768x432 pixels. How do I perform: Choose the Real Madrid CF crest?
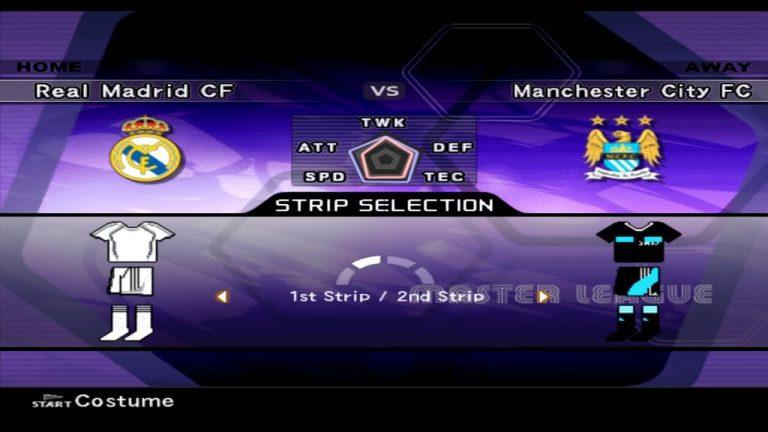[145, 150]
